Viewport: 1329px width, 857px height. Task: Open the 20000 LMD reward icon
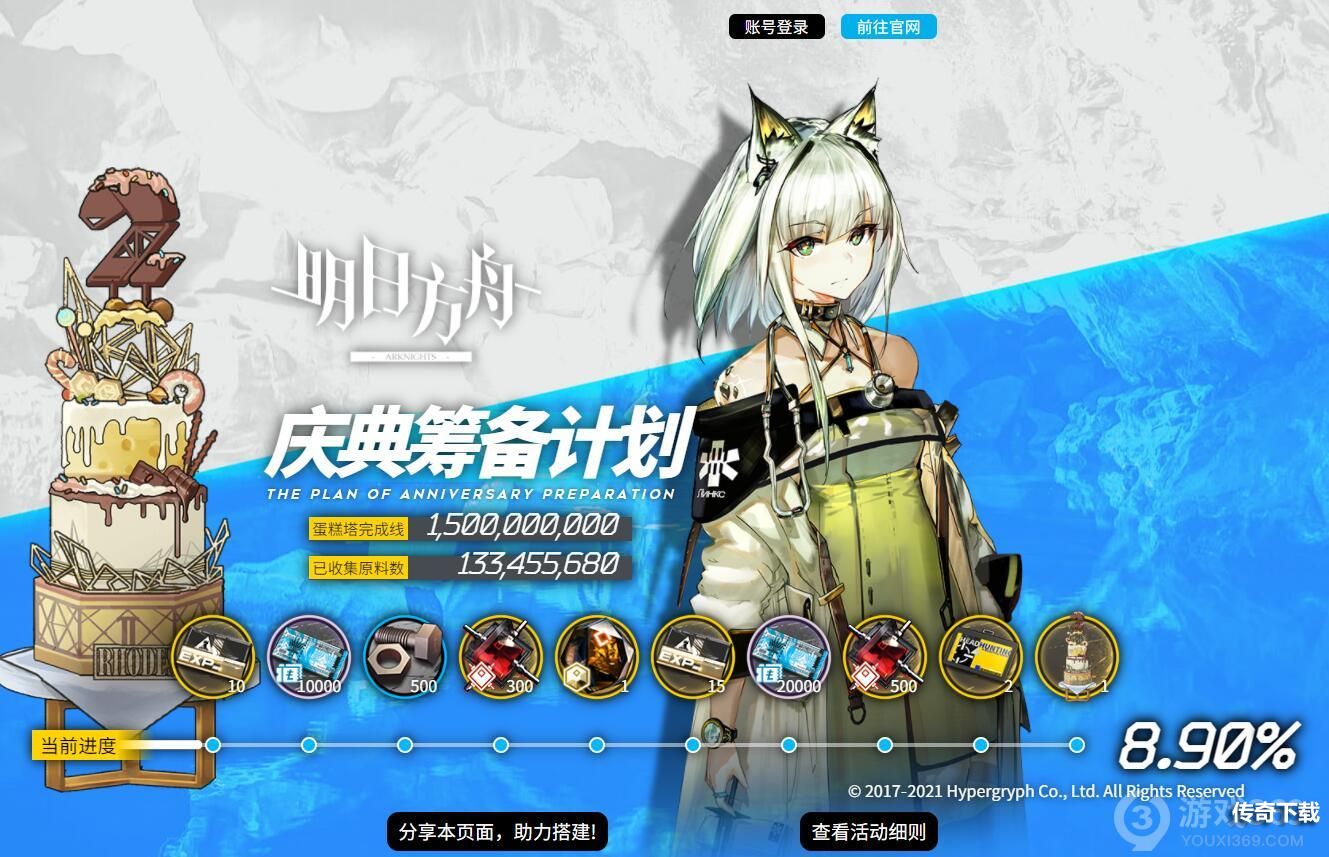click(787, 655)
